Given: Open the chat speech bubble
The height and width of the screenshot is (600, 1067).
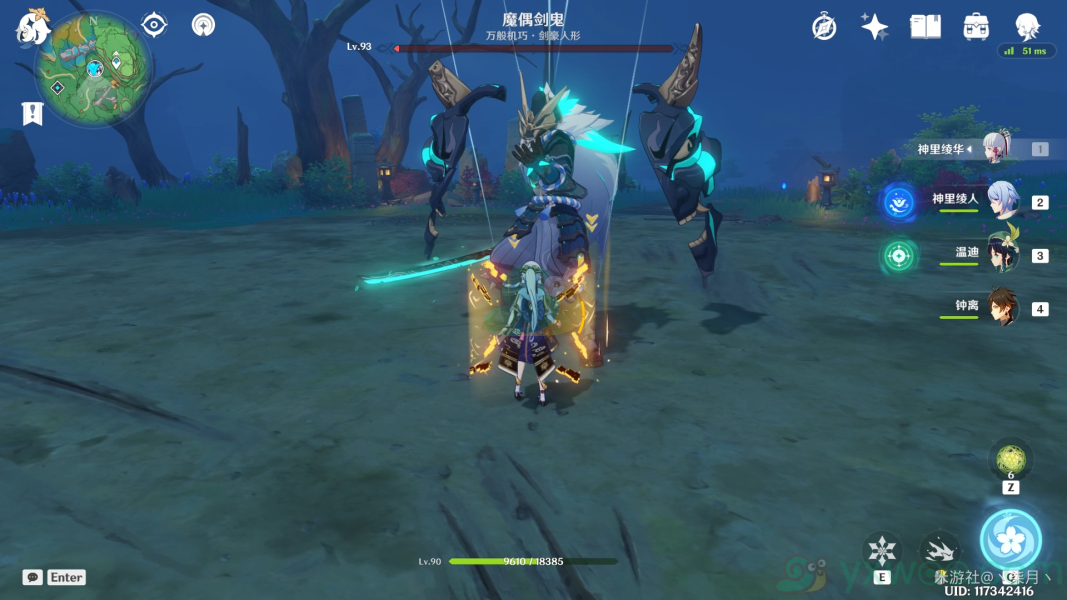Looking at the screenshot, I should (33, 577).
